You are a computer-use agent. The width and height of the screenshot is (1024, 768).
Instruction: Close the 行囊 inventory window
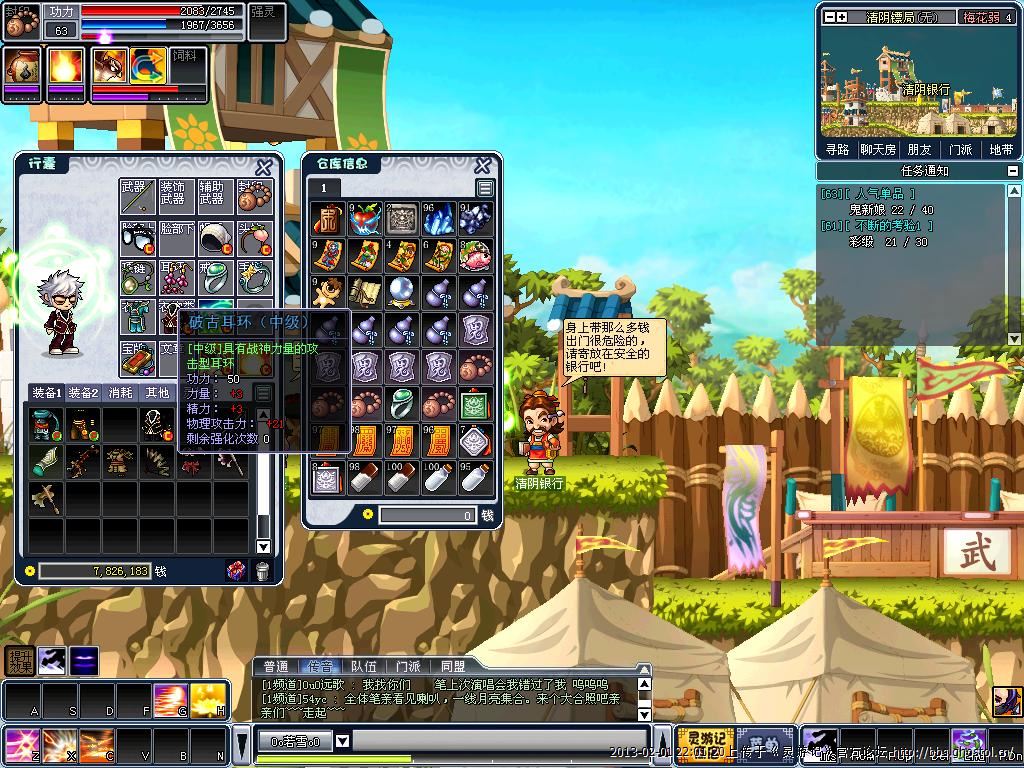pyautogui.click(x=264, y=167)
